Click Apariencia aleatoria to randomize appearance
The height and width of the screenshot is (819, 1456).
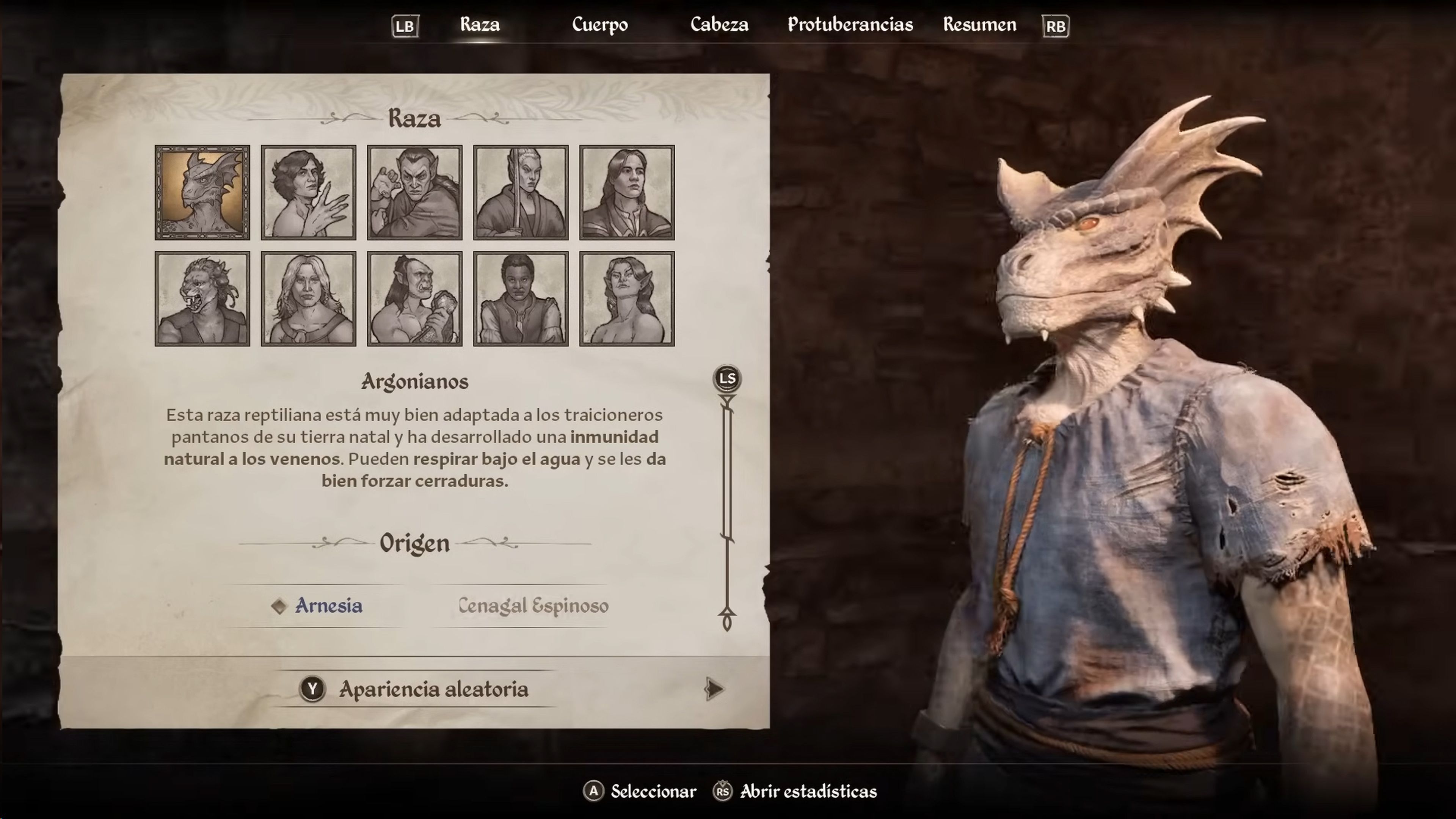coord(433,689)
